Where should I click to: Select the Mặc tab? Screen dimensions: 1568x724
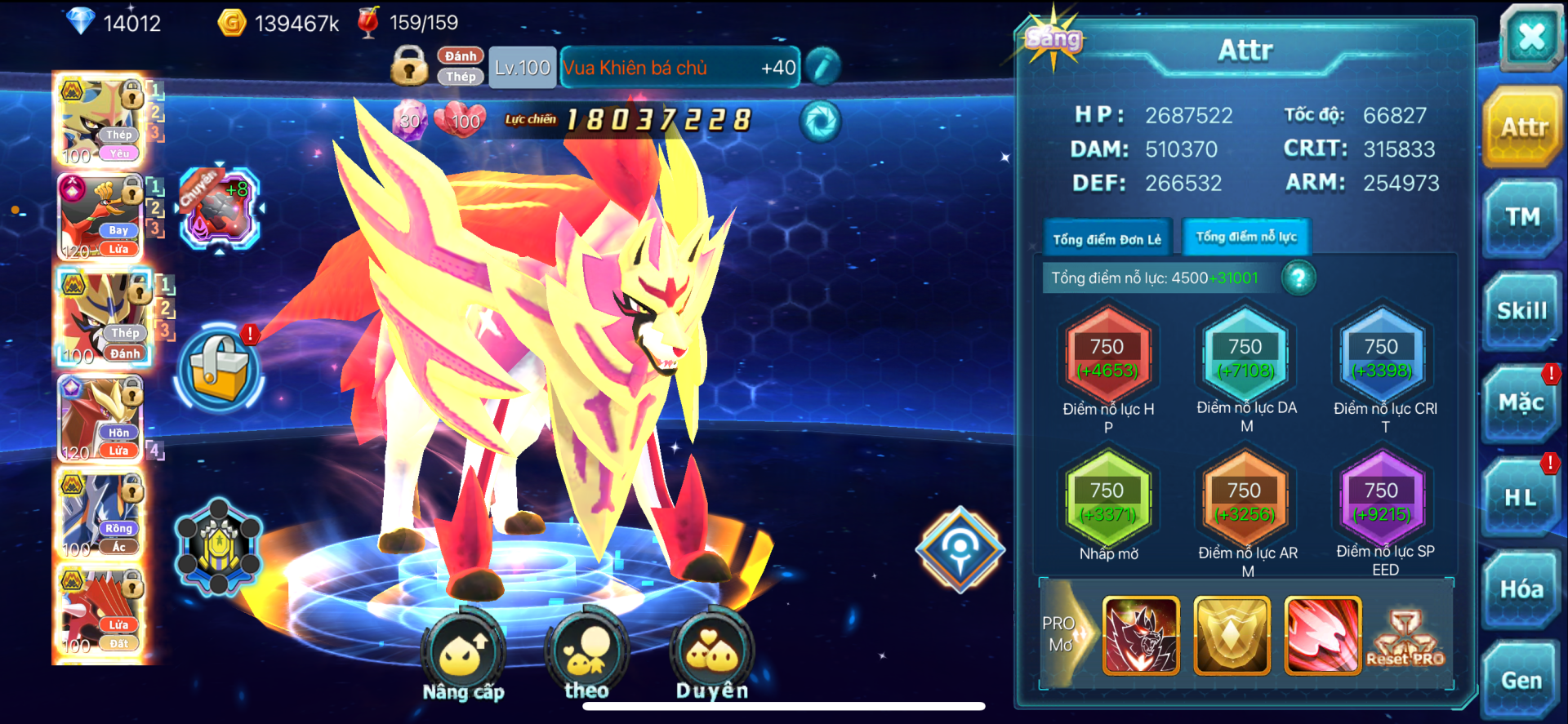point(1521,403)
